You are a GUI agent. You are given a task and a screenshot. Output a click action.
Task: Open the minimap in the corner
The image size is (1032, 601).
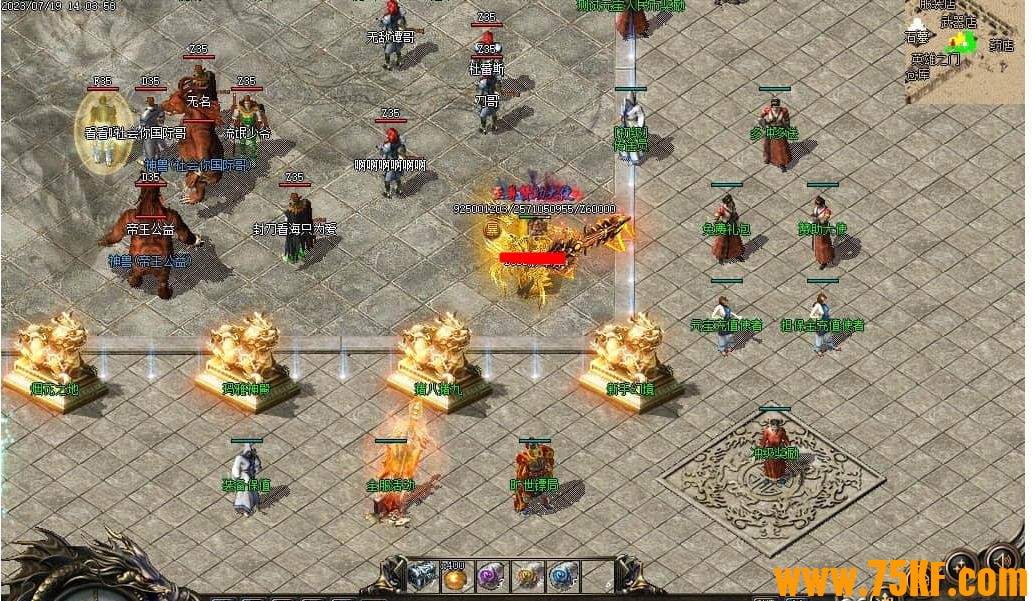pyautogui.click(x=967, y=50)
